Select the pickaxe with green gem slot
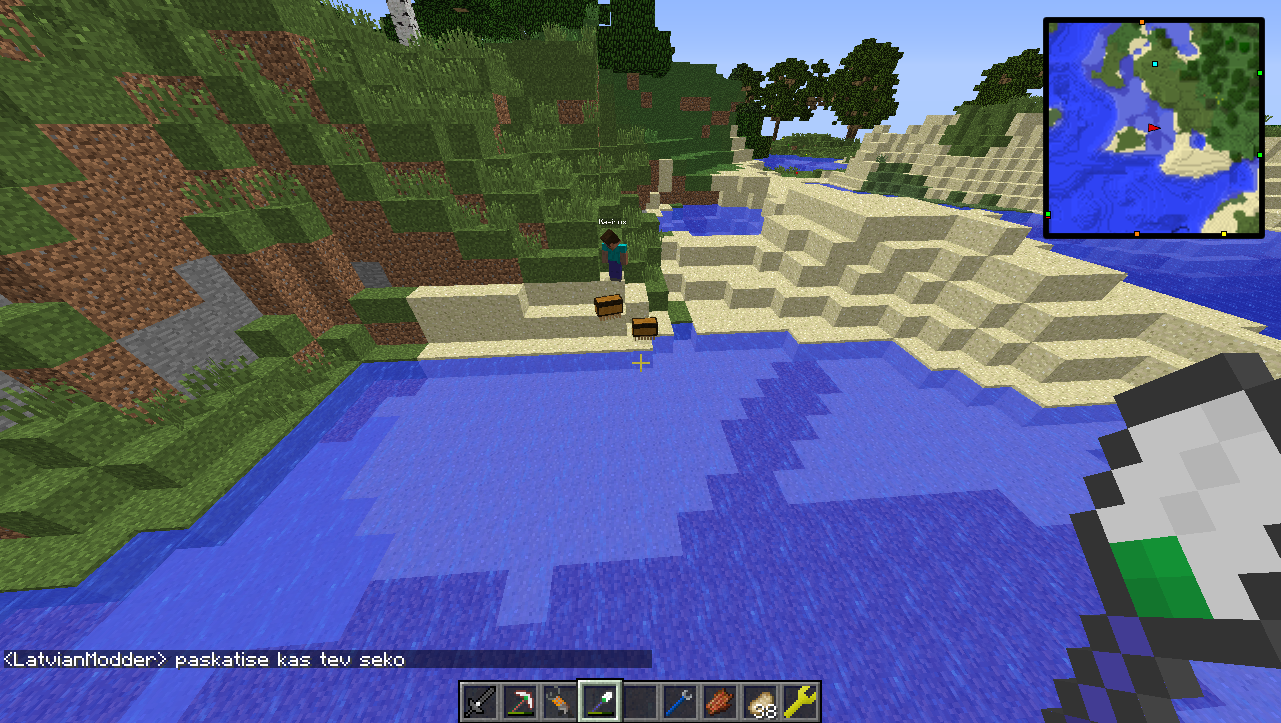The image size is (1281, 723). [520, 701]
